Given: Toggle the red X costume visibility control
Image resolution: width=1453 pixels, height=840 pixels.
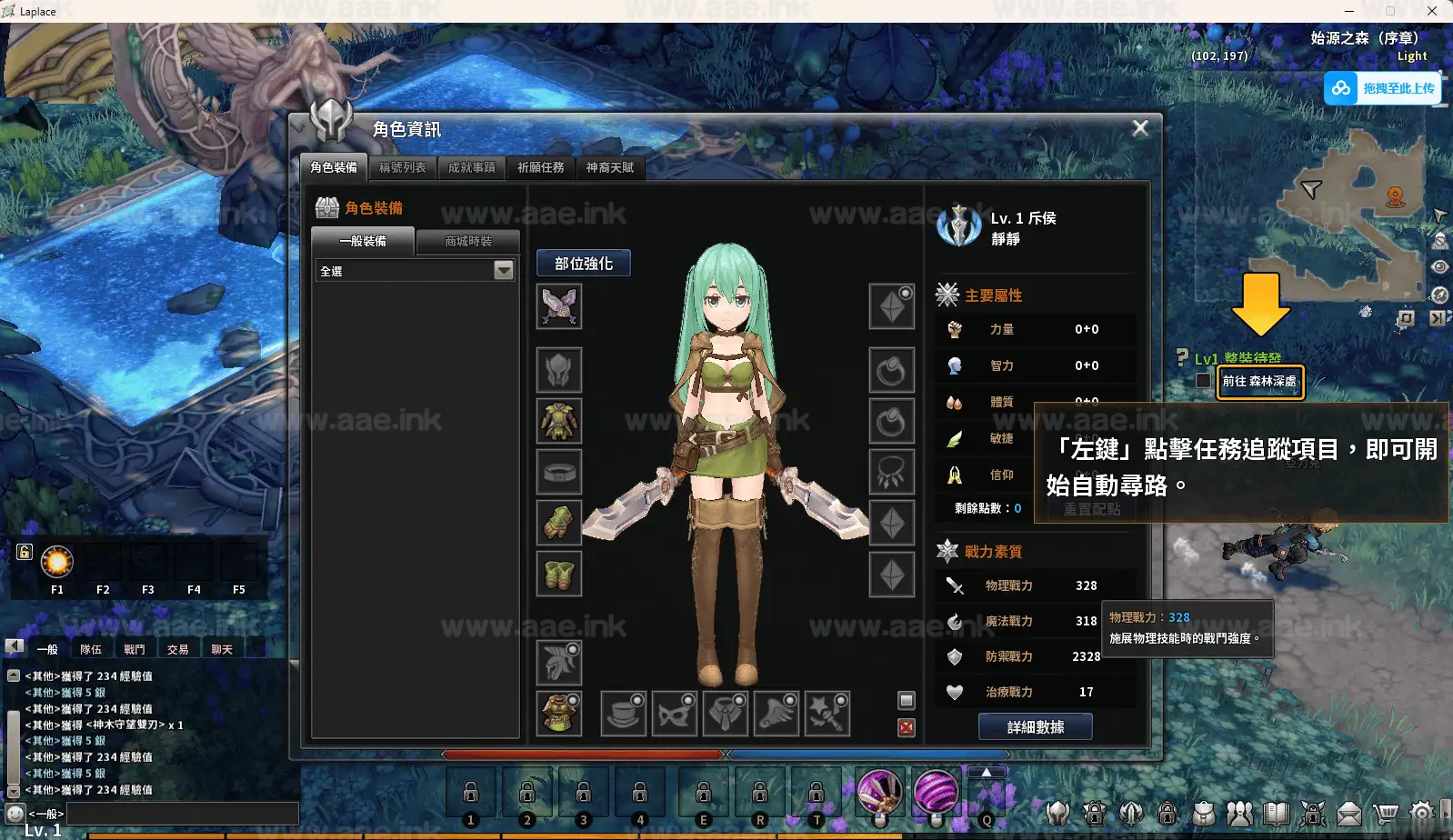Looking at the screenshot, I should pyautogui.click(x=905, y=729).
